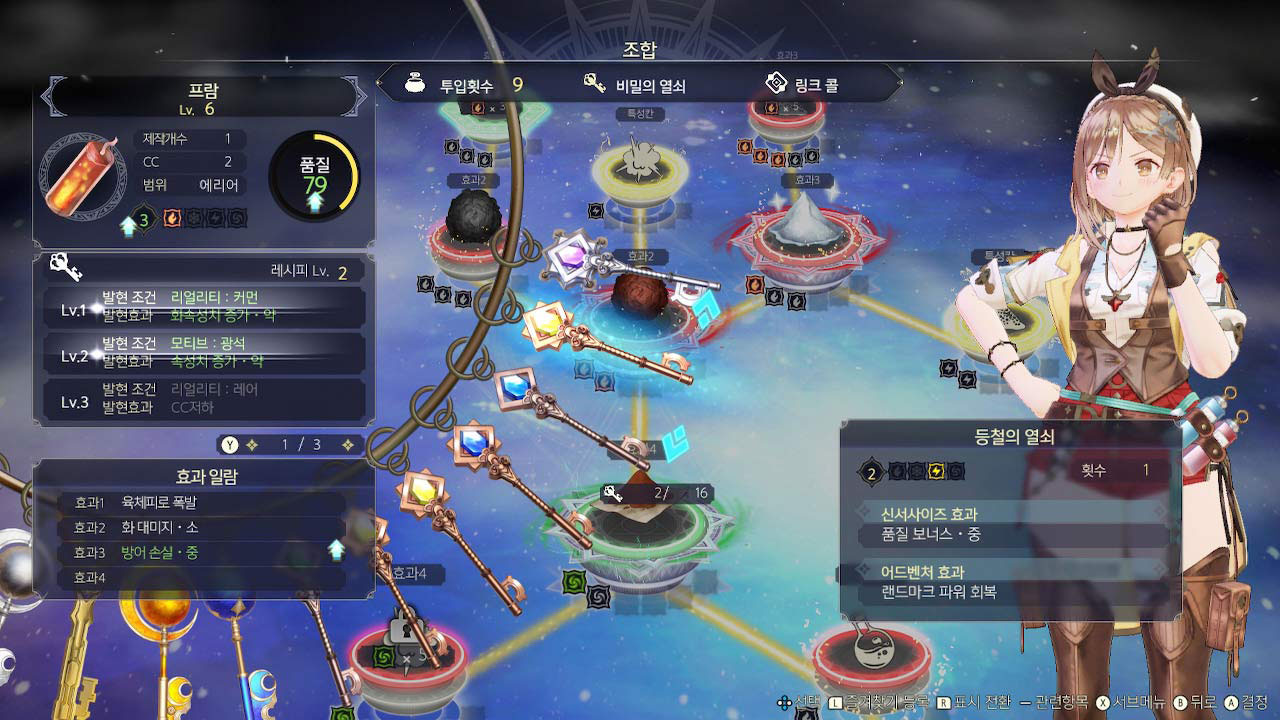The image size is (1280, 720).
Task: Select the Lv.2 모티브 : 광석 recipe row
Action: pyautogui.click(x=204, y=352)
